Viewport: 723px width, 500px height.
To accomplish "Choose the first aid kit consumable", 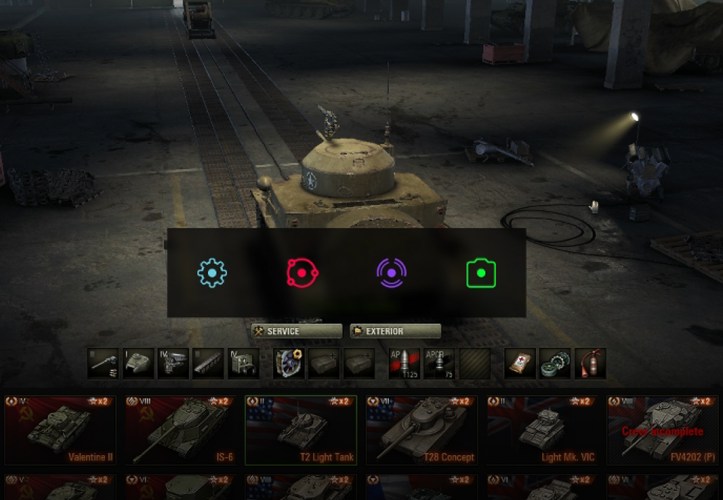I will [x=519, y=363].
